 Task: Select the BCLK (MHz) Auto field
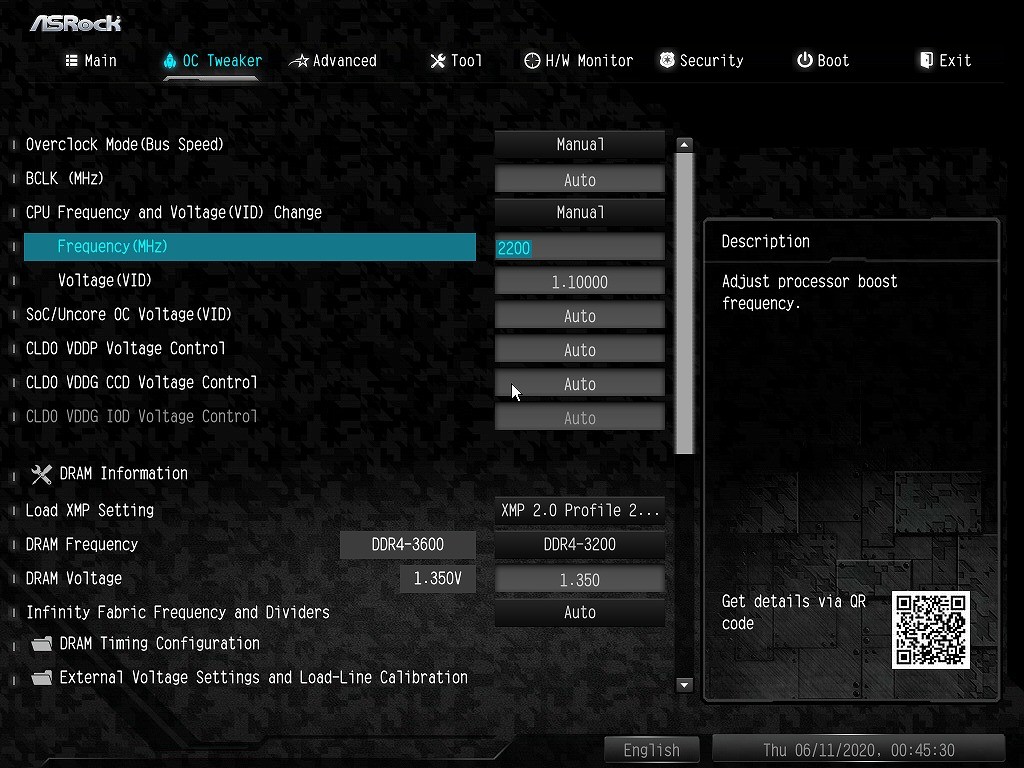click(x=580, y=180)
